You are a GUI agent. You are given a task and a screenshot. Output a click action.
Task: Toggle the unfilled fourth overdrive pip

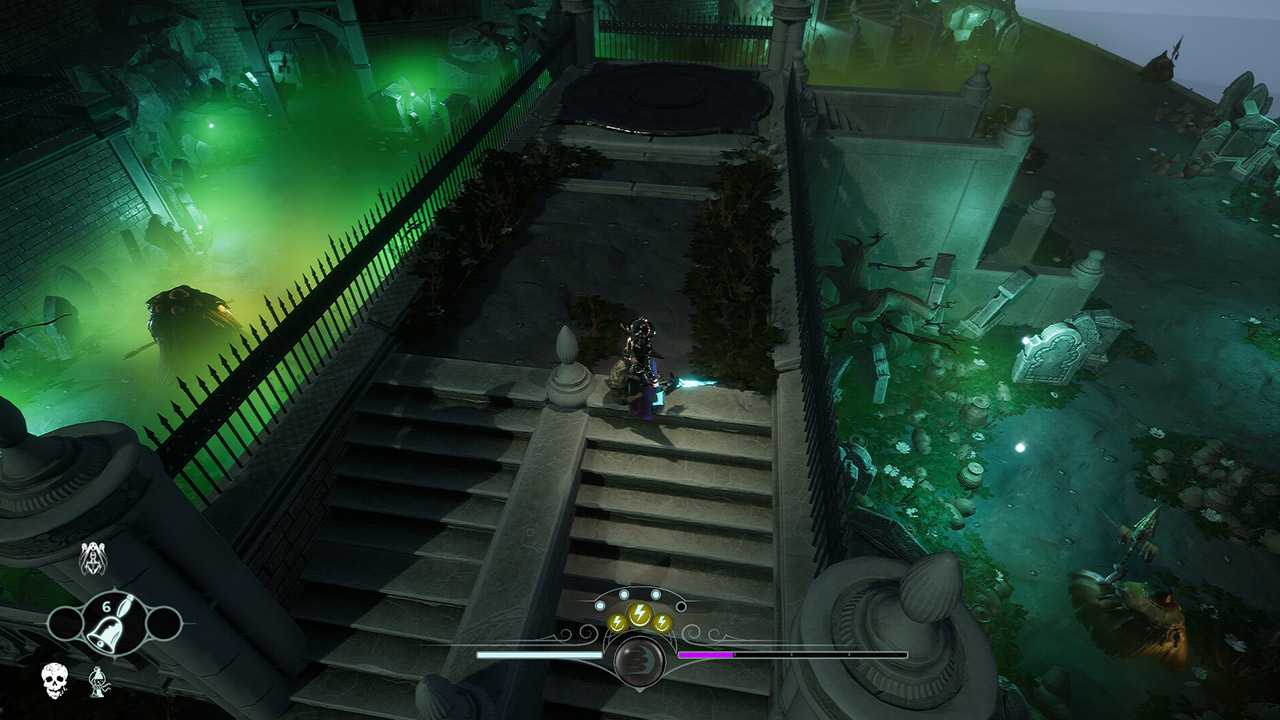point(680,606)
